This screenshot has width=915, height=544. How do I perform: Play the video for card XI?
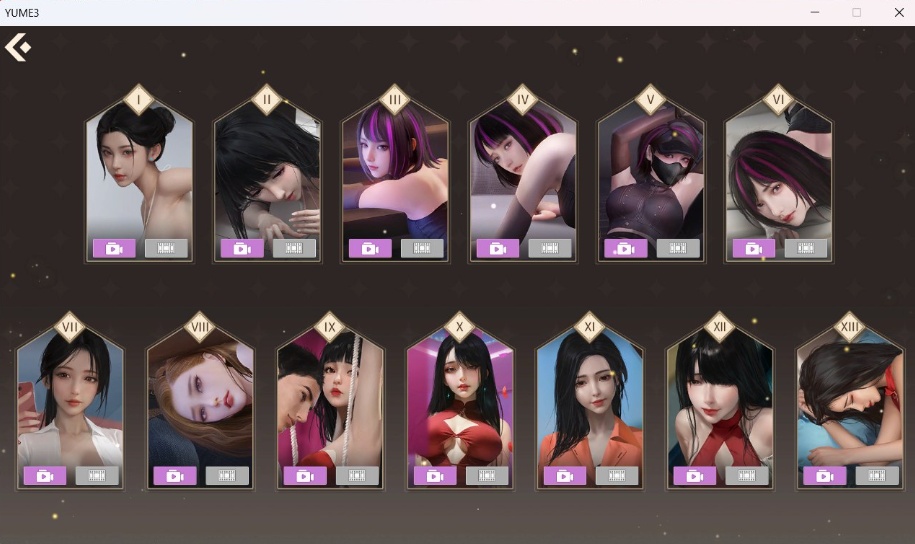565,476
